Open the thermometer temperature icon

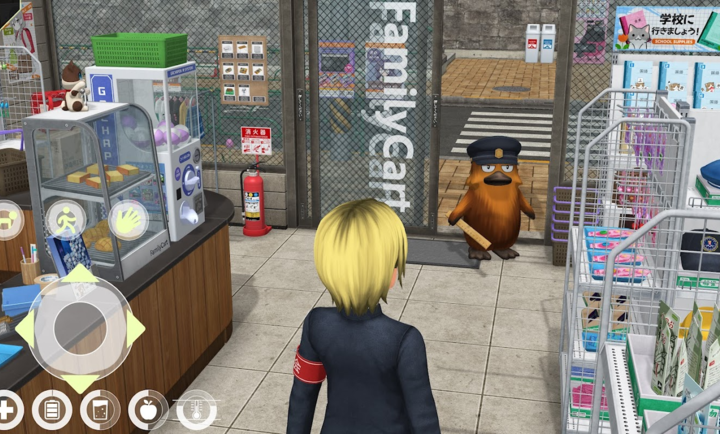click(x=196, y=409)
